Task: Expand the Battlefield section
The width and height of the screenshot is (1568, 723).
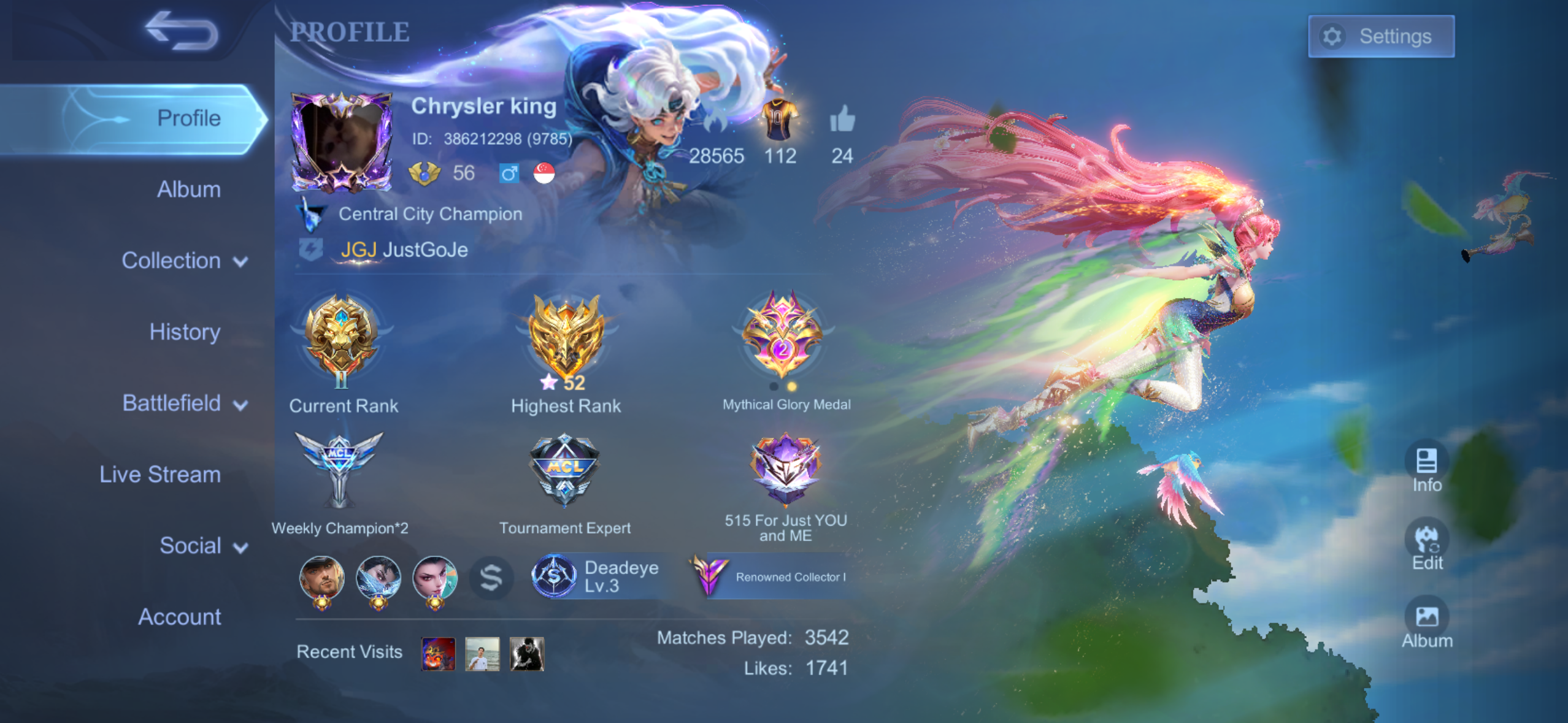Action: tap(184, 403)
